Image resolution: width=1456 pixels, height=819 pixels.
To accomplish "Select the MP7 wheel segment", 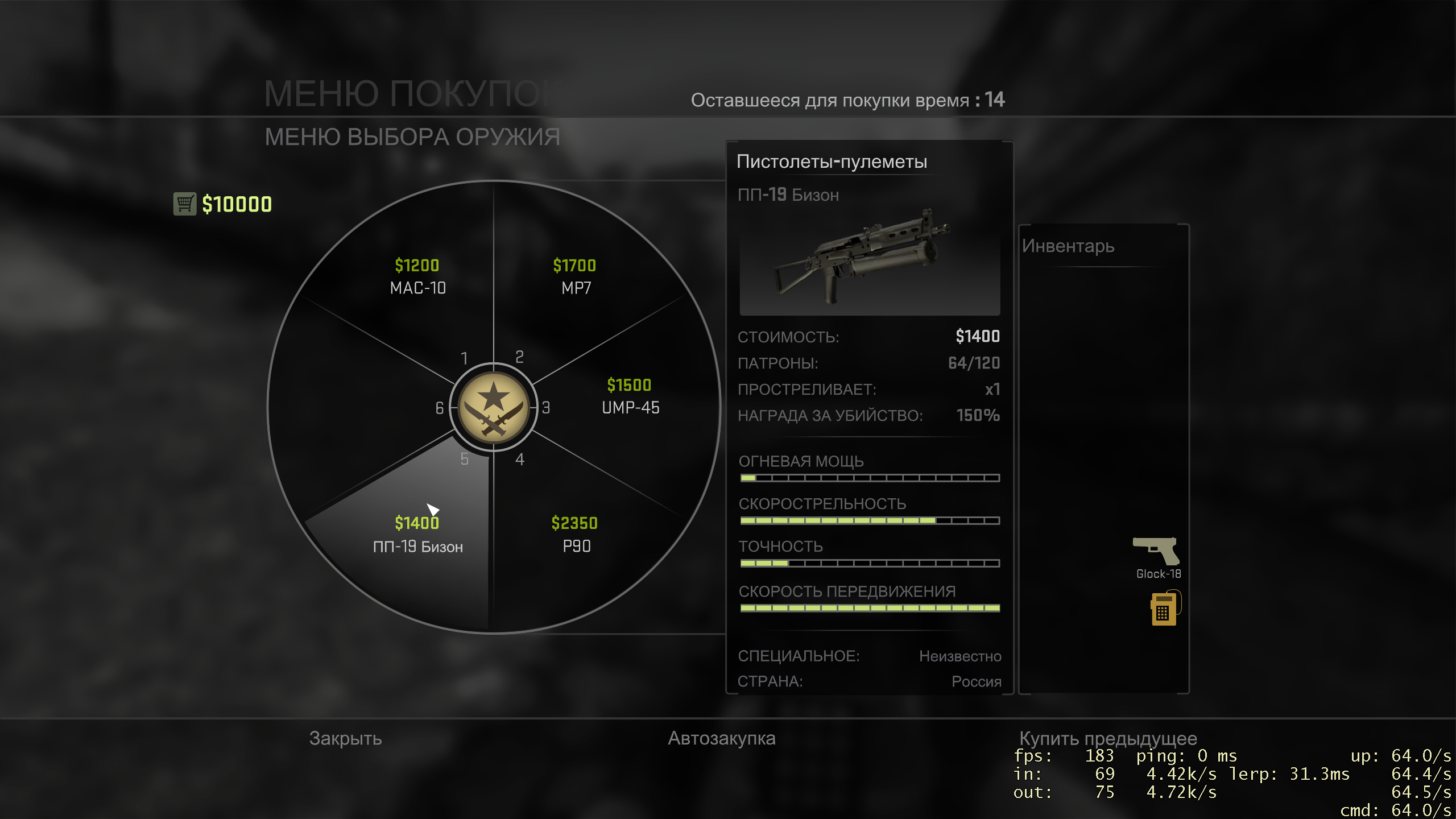I will pyautogui.click(x=575, y=277).
